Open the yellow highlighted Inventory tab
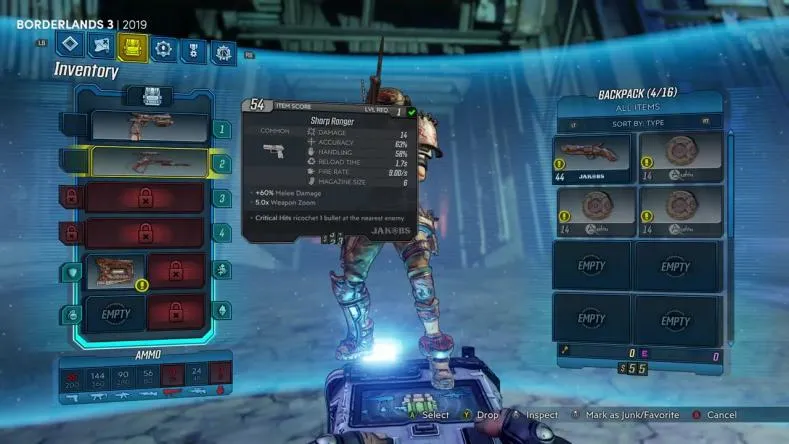 [x=132, y=46]
